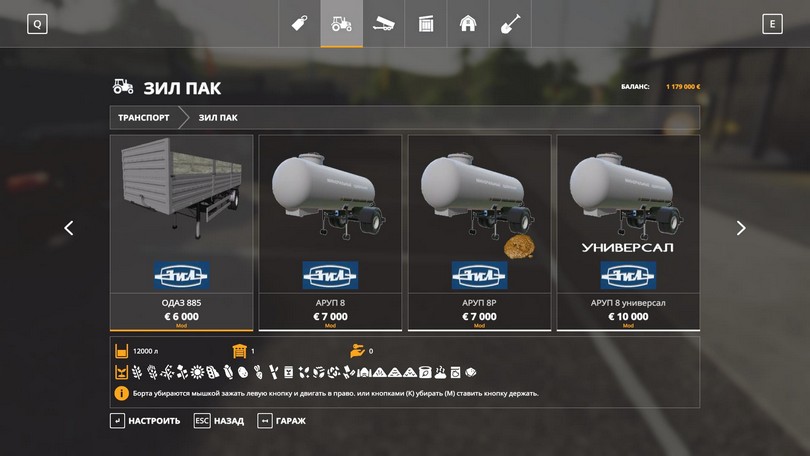Select the shovel landscaping tab
The width and height of the screenshot is (810, 456).
click(510, 24)
